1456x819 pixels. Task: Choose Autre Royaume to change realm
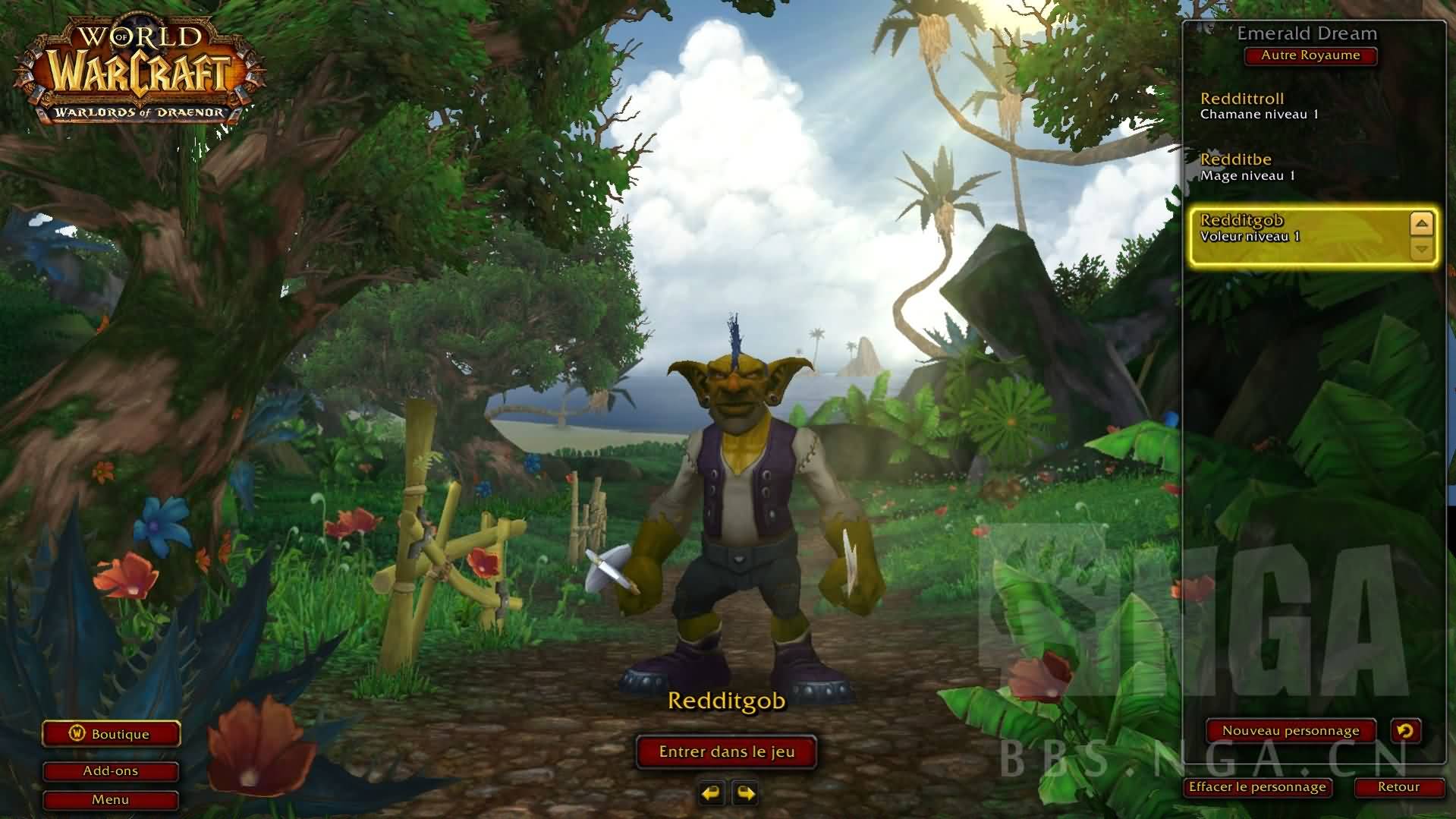pyautogui.click(x=1310, y=55)
